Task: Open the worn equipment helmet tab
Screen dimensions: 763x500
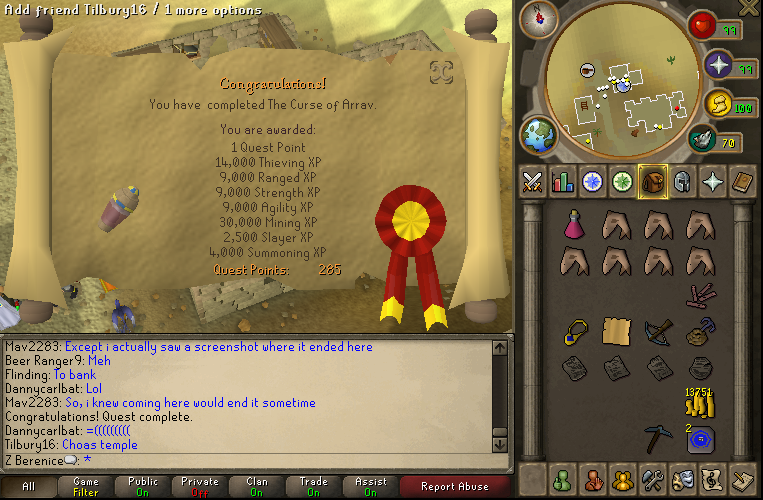Action: pos(681,182)
